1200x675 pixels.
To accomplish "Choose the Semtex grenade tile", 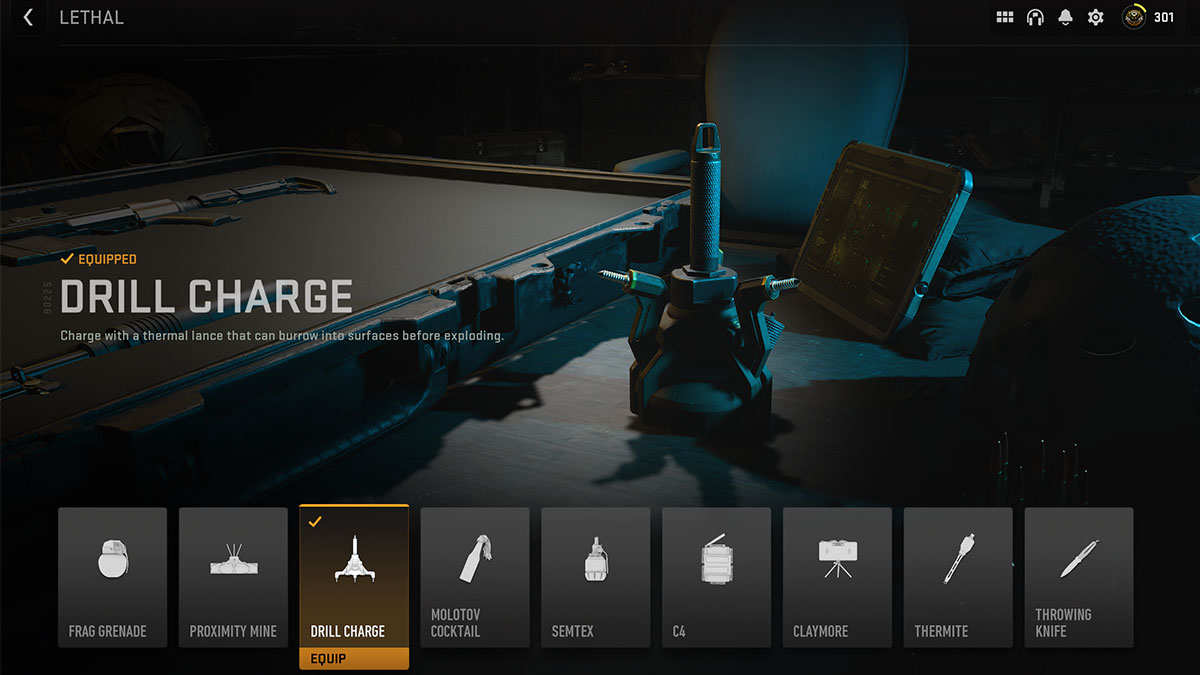I will pos(596,577).
